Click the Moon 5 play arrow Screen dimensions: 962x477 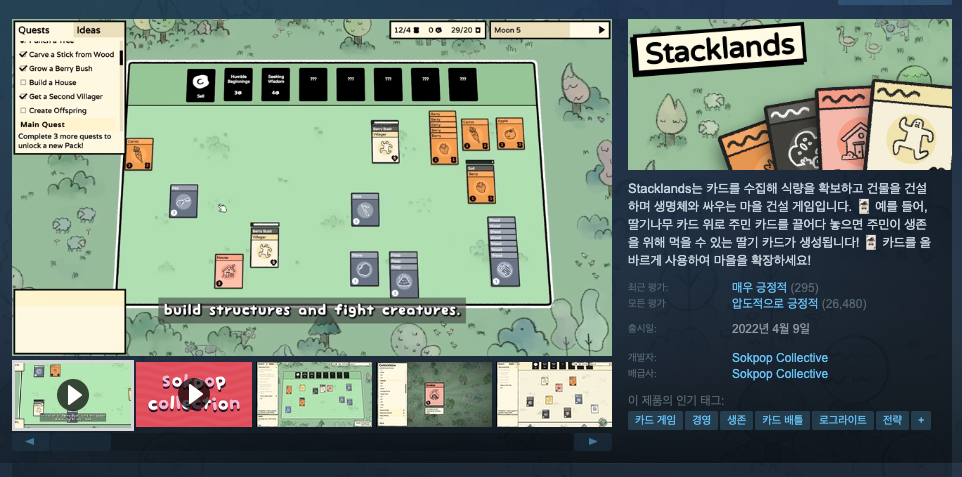coord(602,30)
